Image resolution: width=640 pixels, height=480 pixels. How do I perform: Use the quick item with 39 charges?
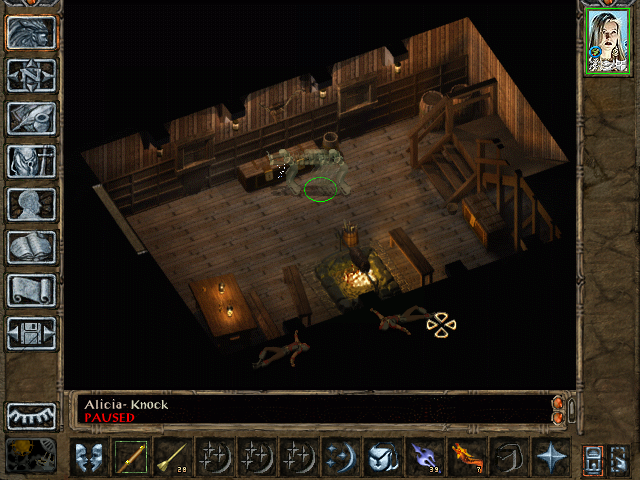click(x=424, y=456)
